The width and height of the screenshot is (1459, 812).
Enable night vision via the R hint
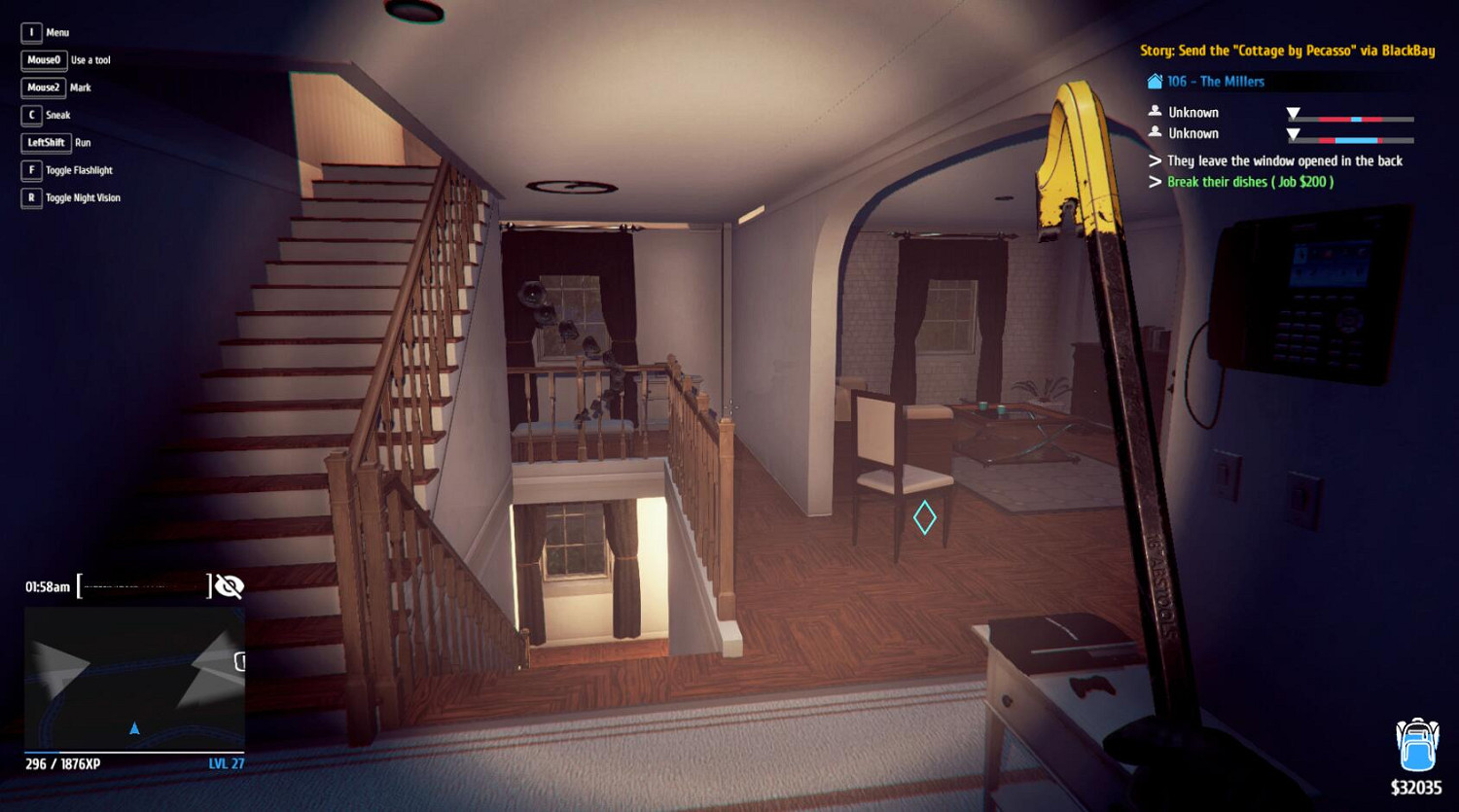[x=30, y=197]
